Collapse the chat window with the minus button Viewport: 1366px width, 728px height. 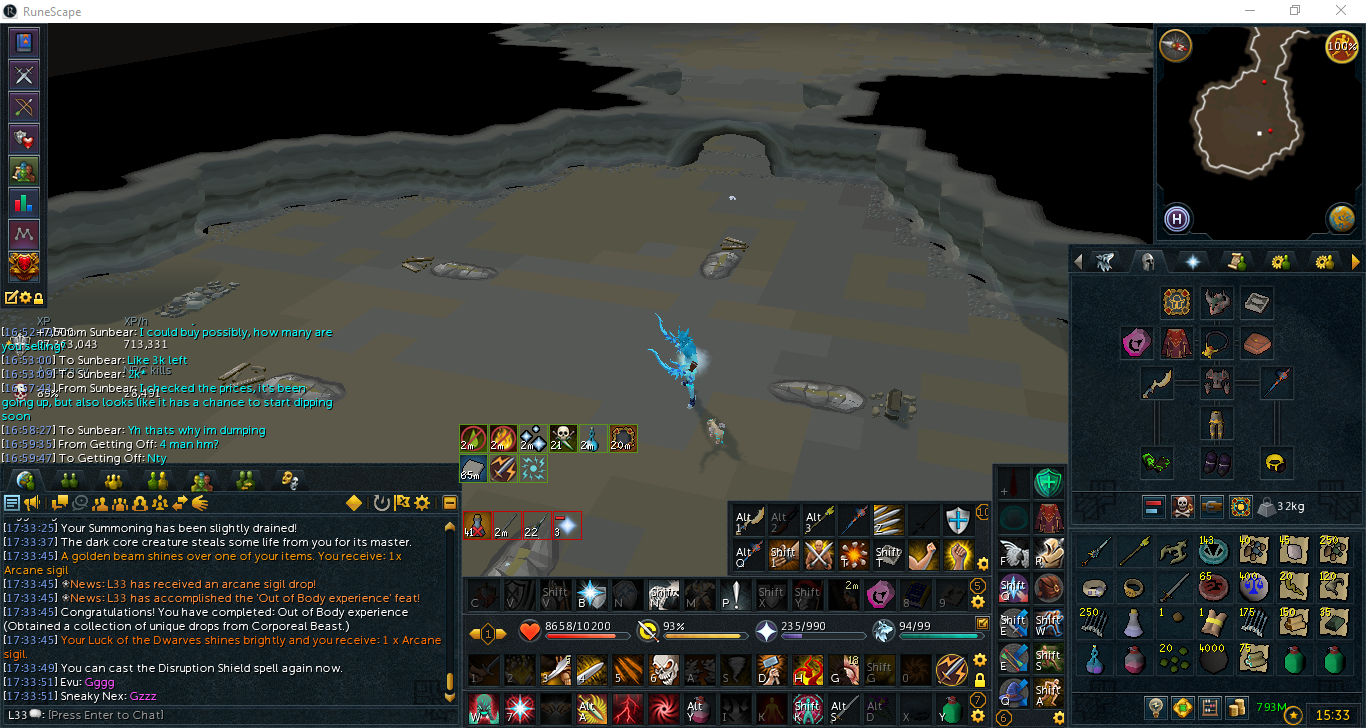coord(450,503)
